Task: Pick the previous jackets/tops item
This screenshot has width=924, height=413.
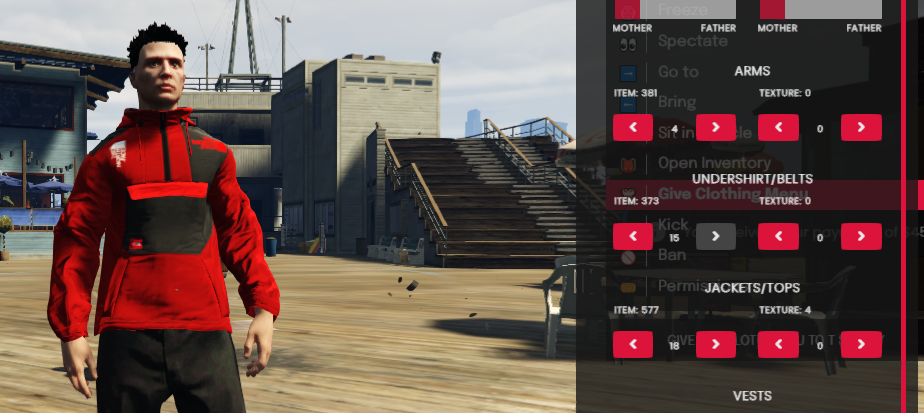Action: [x=633, y=344]
